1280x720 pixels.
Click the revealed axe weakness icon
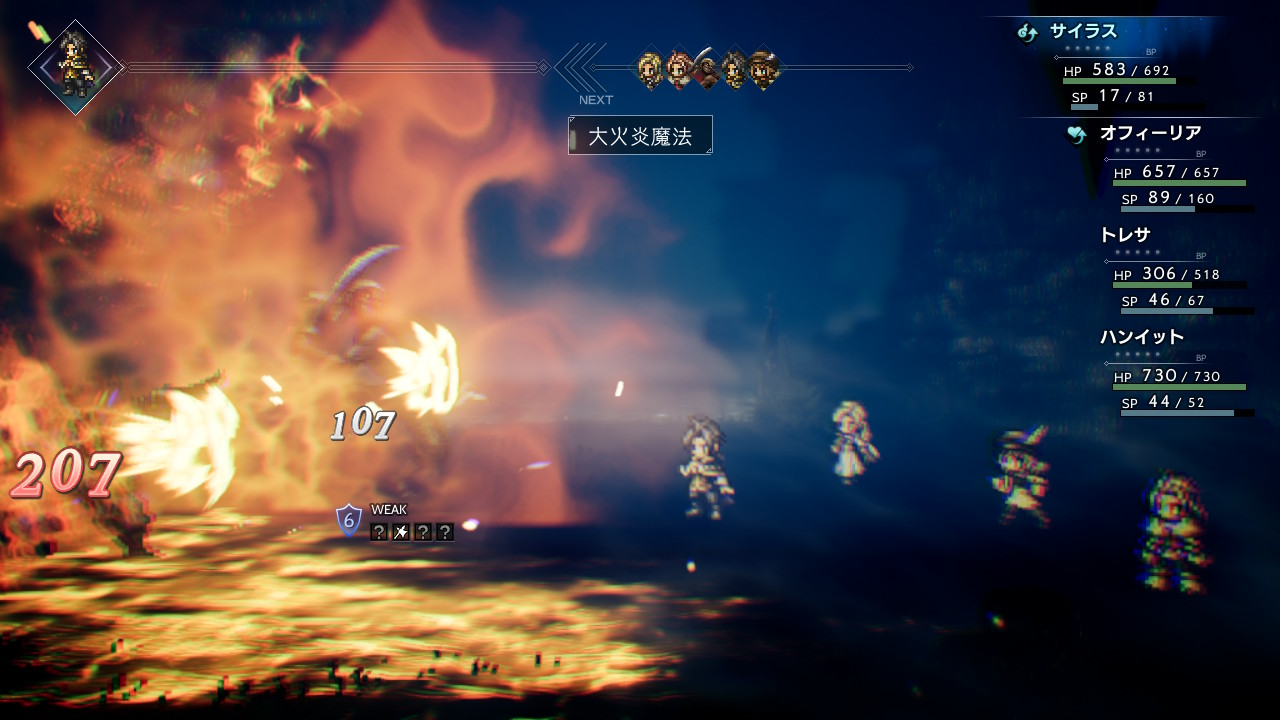tap(401, 532)
